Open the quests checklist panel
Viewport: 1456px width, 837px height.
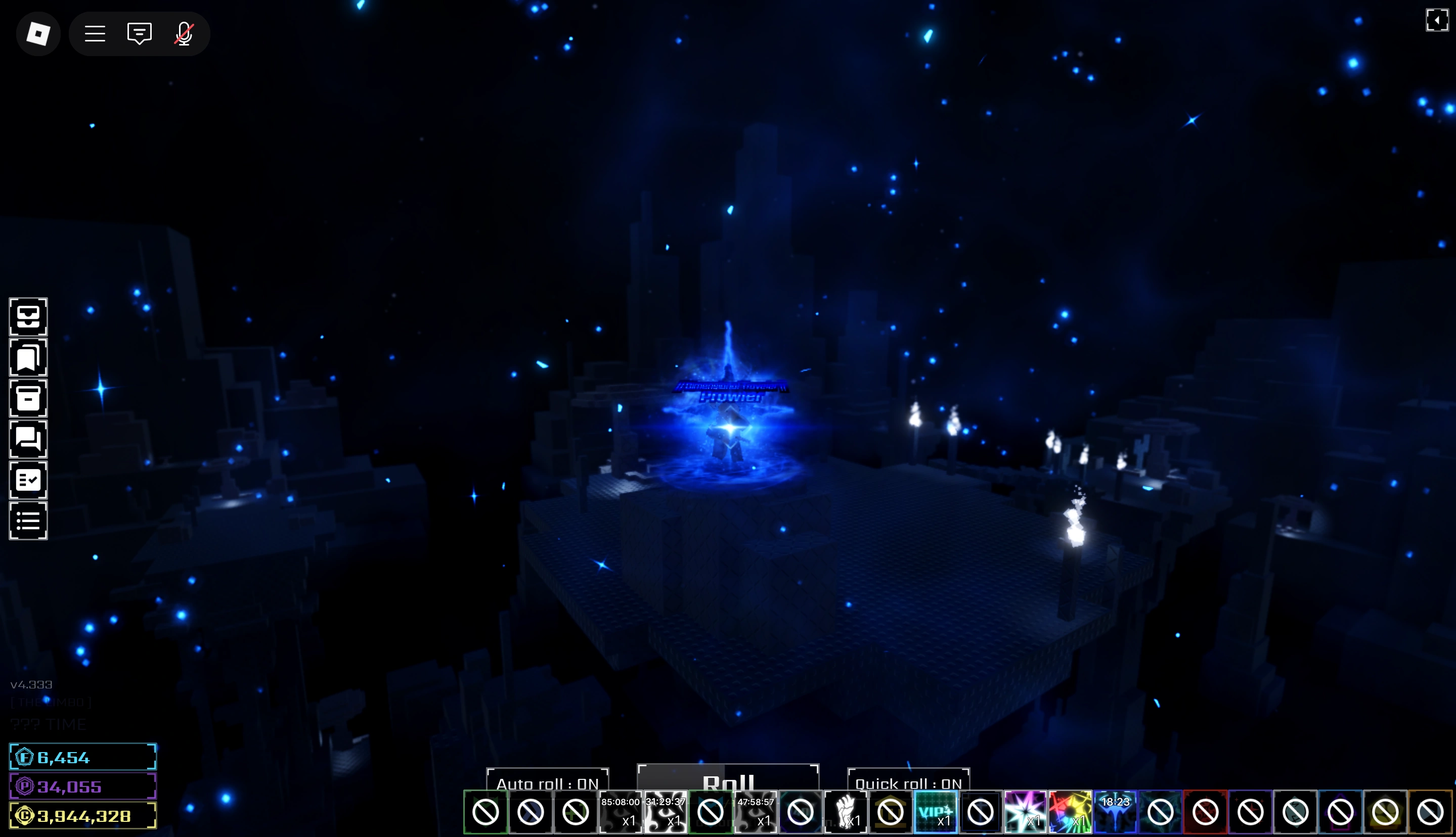coord(28,480)
